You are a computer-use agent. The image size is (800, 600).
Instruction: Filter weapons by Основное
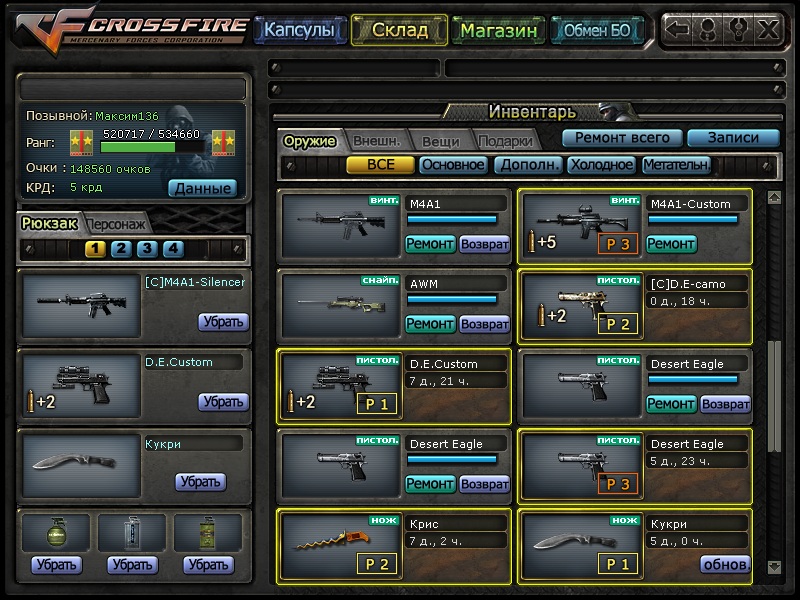(452, 165)
